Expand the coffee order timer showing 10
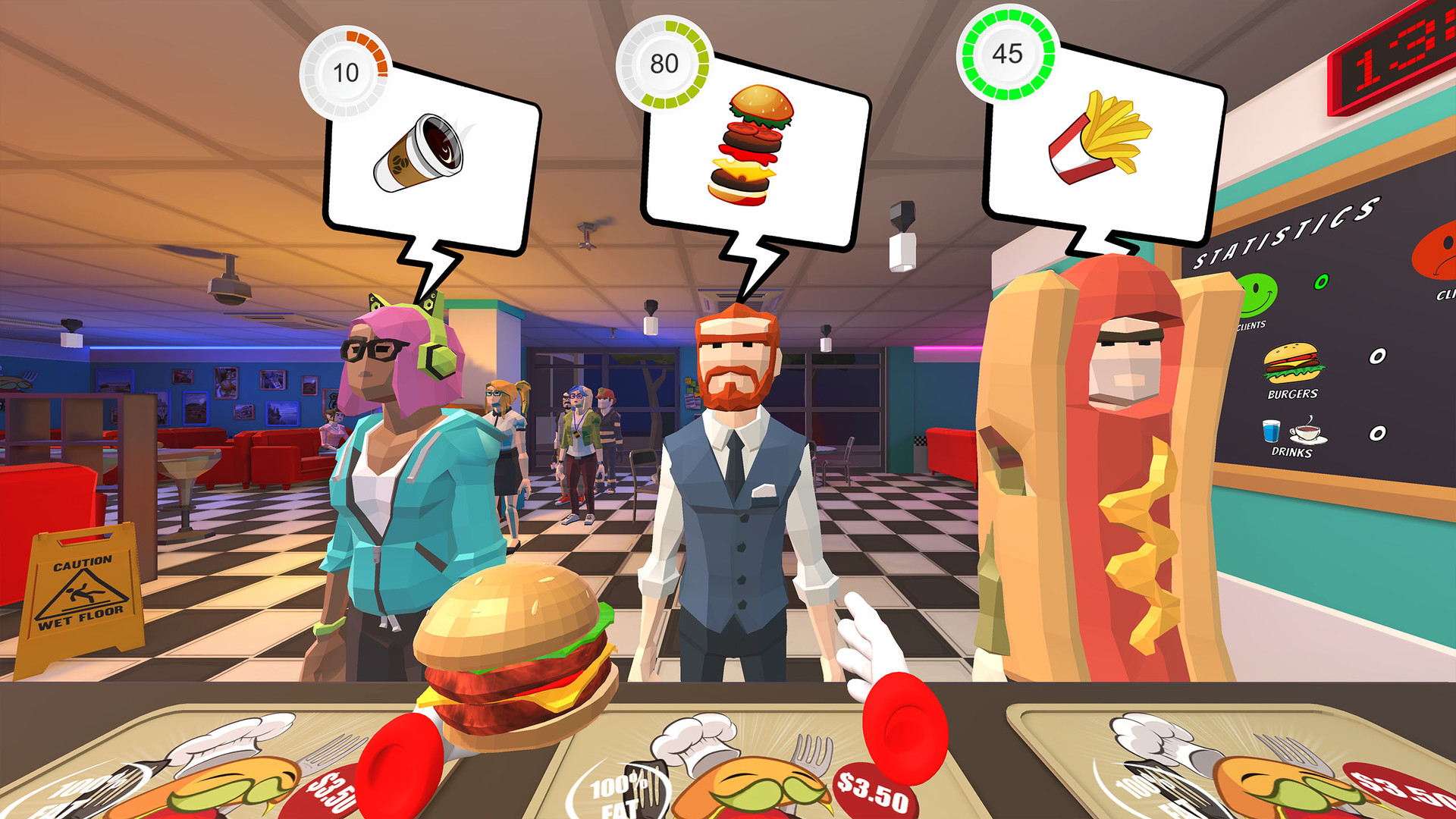The image size is (1456, 819). pos(347,73)
